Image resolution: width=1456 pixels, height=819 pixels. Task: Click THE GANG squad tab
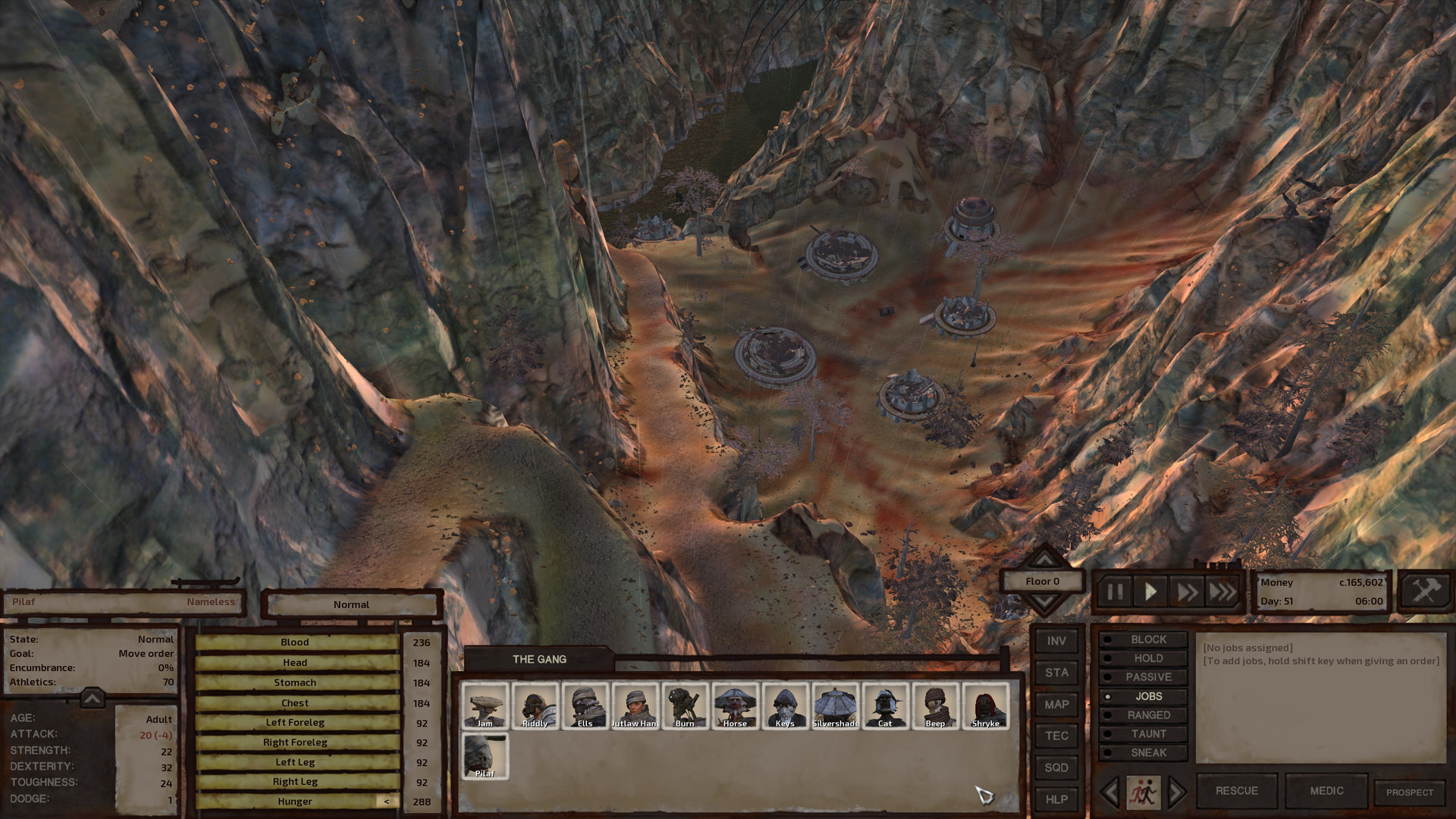[x=539, y=659]
